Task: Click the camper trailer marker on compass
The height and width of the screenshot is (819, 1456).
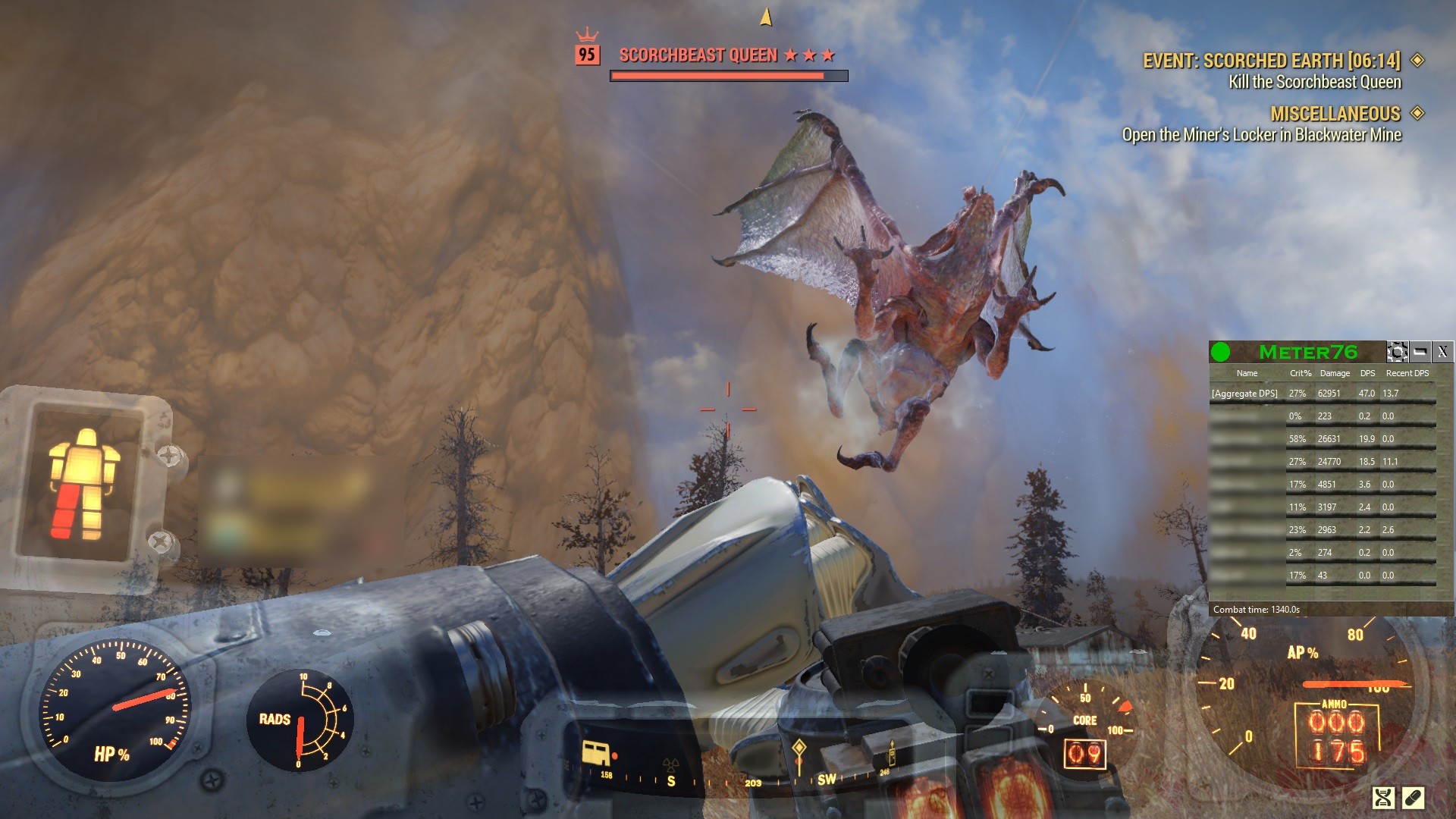Action: click(595, 753)
